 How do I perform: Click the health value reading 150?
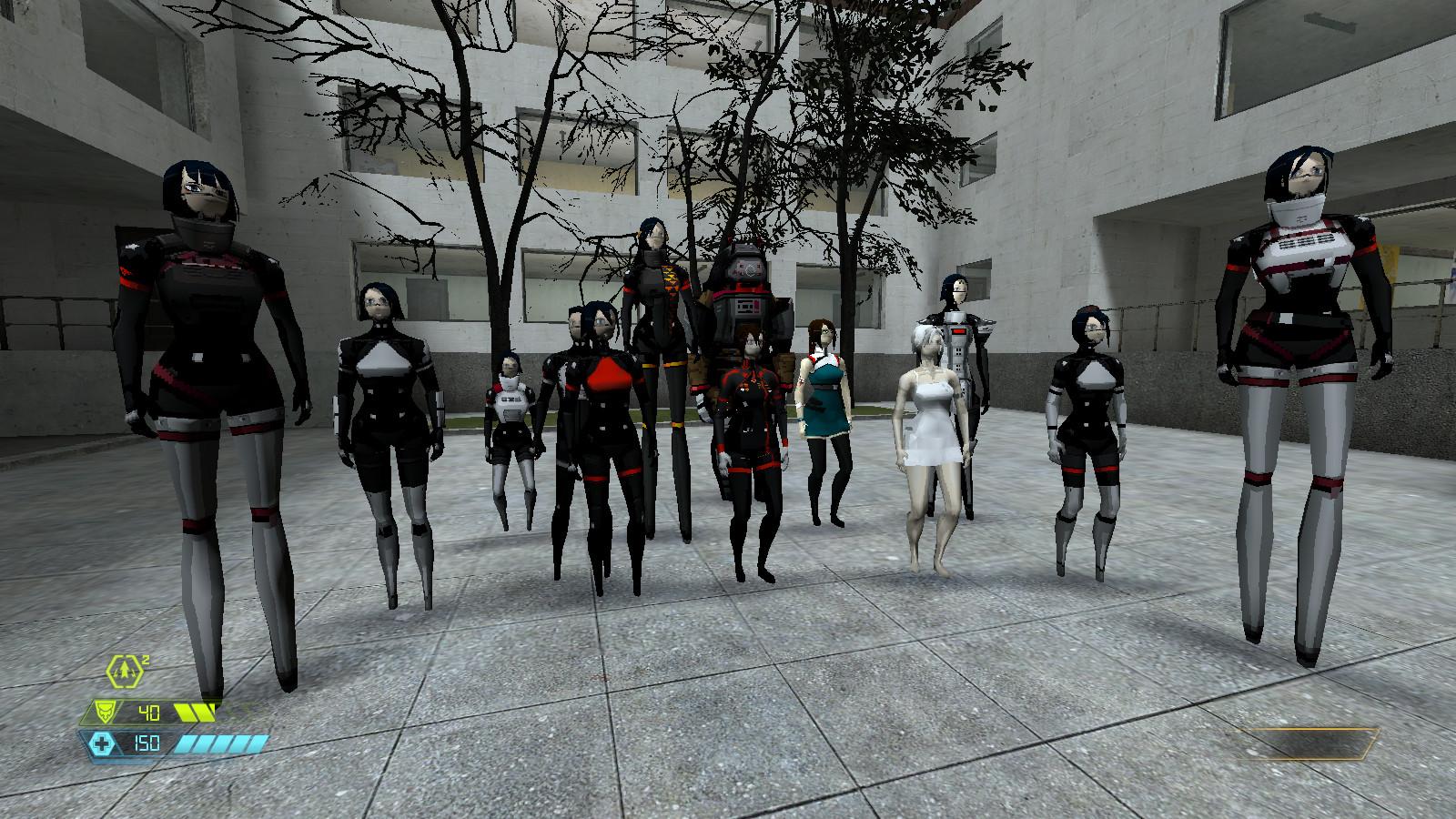(x=148, y=742)
